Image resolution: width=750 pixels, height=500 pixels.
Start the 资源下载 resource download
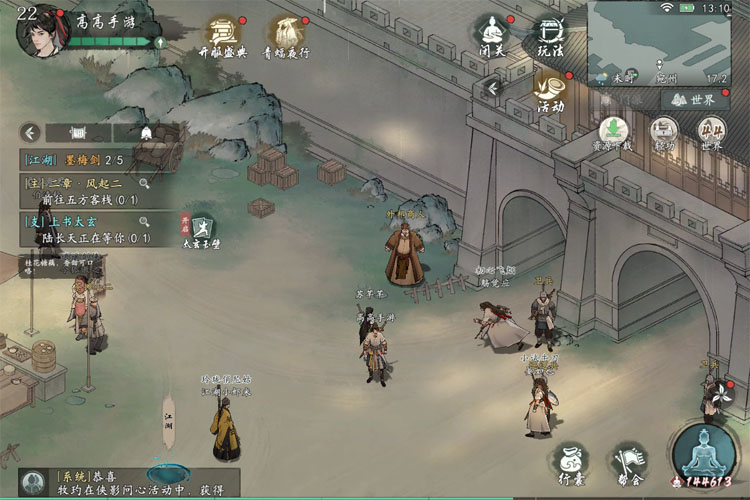click(614, 133)
